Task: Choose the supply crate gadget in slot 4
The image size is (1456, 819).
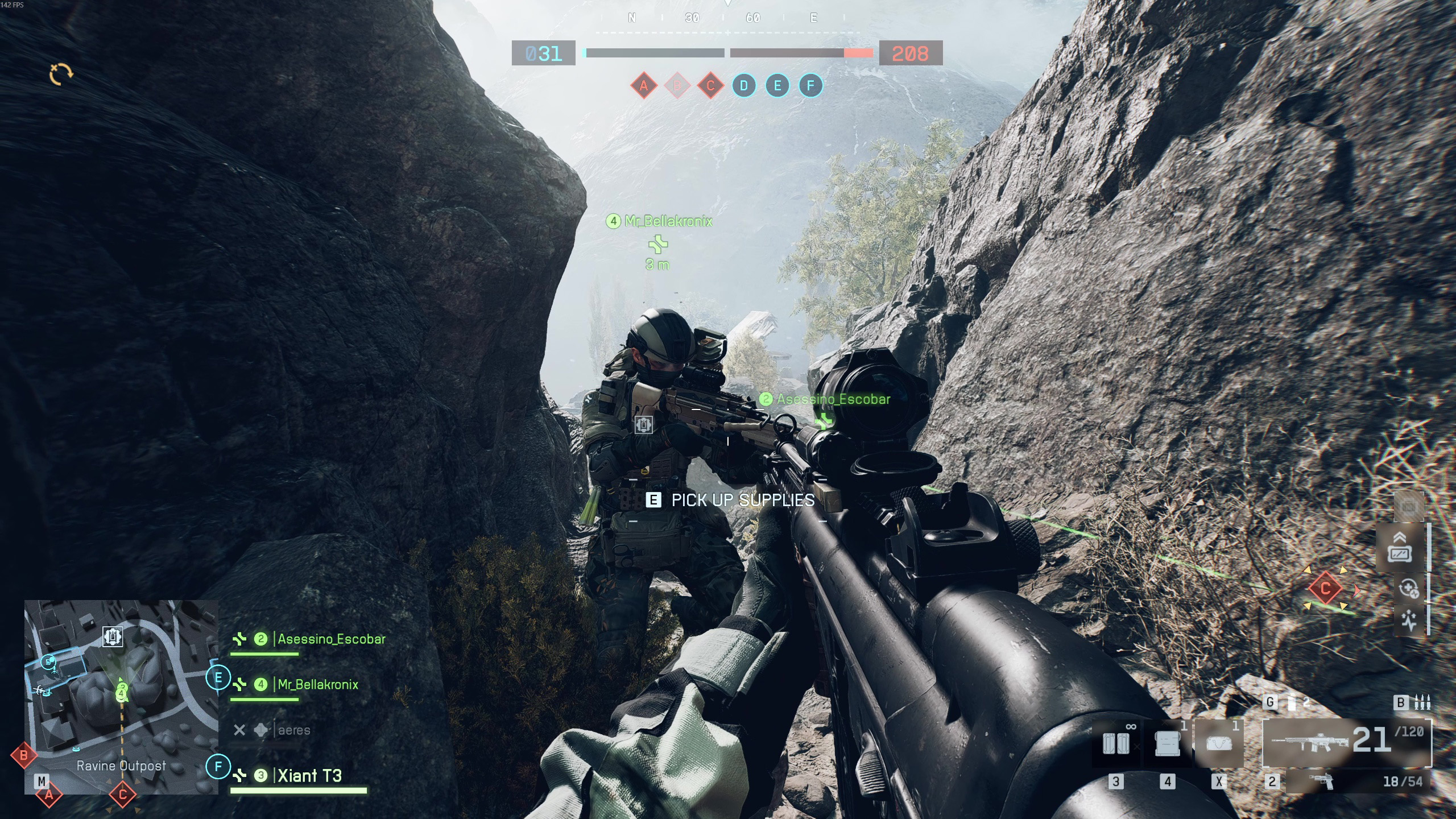Action: (1167, 743)
